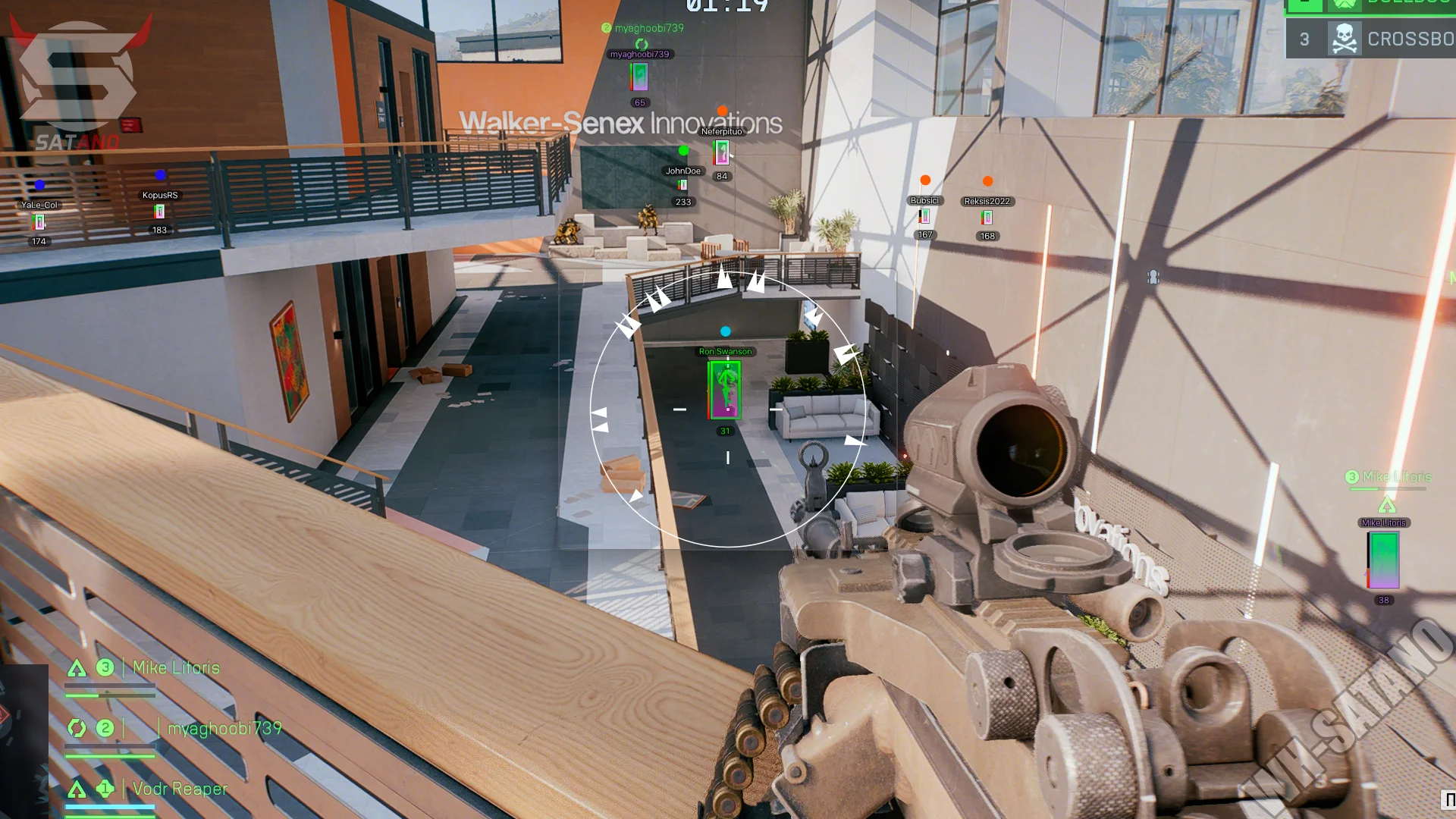Click the skull icon in the kill feed
This screenshot has width=1456, height=819.
tap(1344, 39)
